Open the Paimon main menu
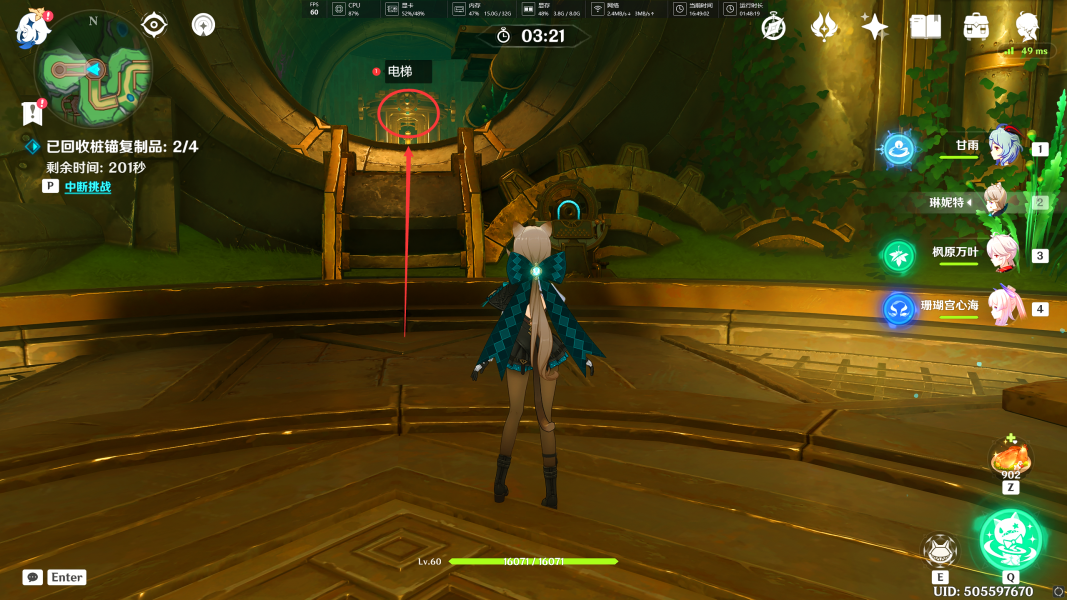This screenshot has height=600, width=1067. point(32,28)
